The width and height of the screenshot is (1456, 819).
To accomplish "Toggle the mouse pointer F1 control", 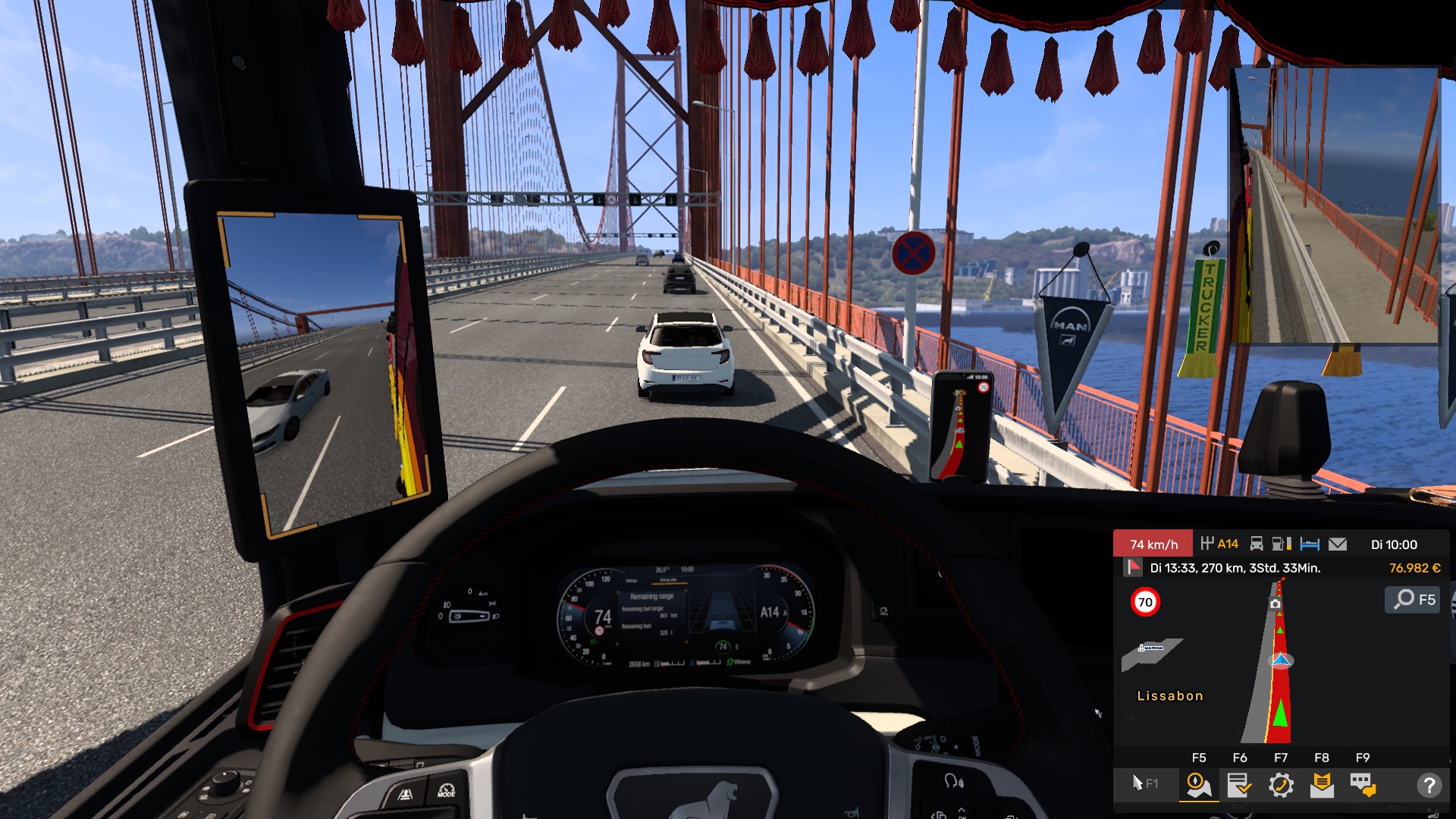I will click(x=1144, y=783).
